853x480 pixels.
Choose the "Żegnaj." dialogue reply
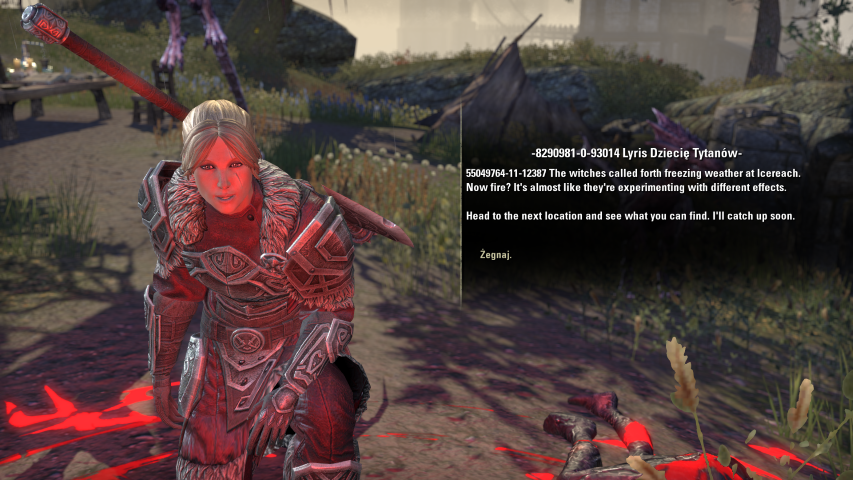point(495,255)
